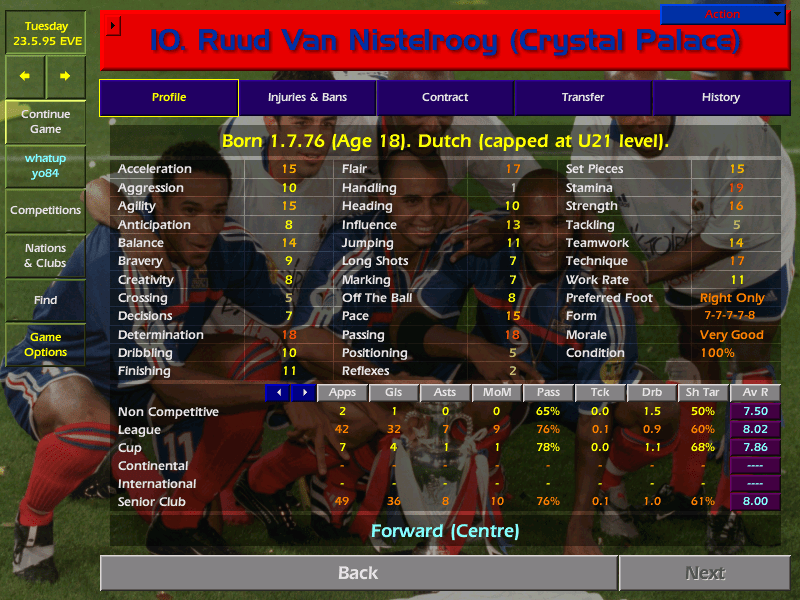This screenshot has width=800, height=600.
Task: Click the left yellow arrow in the sidebar
Action: click(x=25, y=76)
